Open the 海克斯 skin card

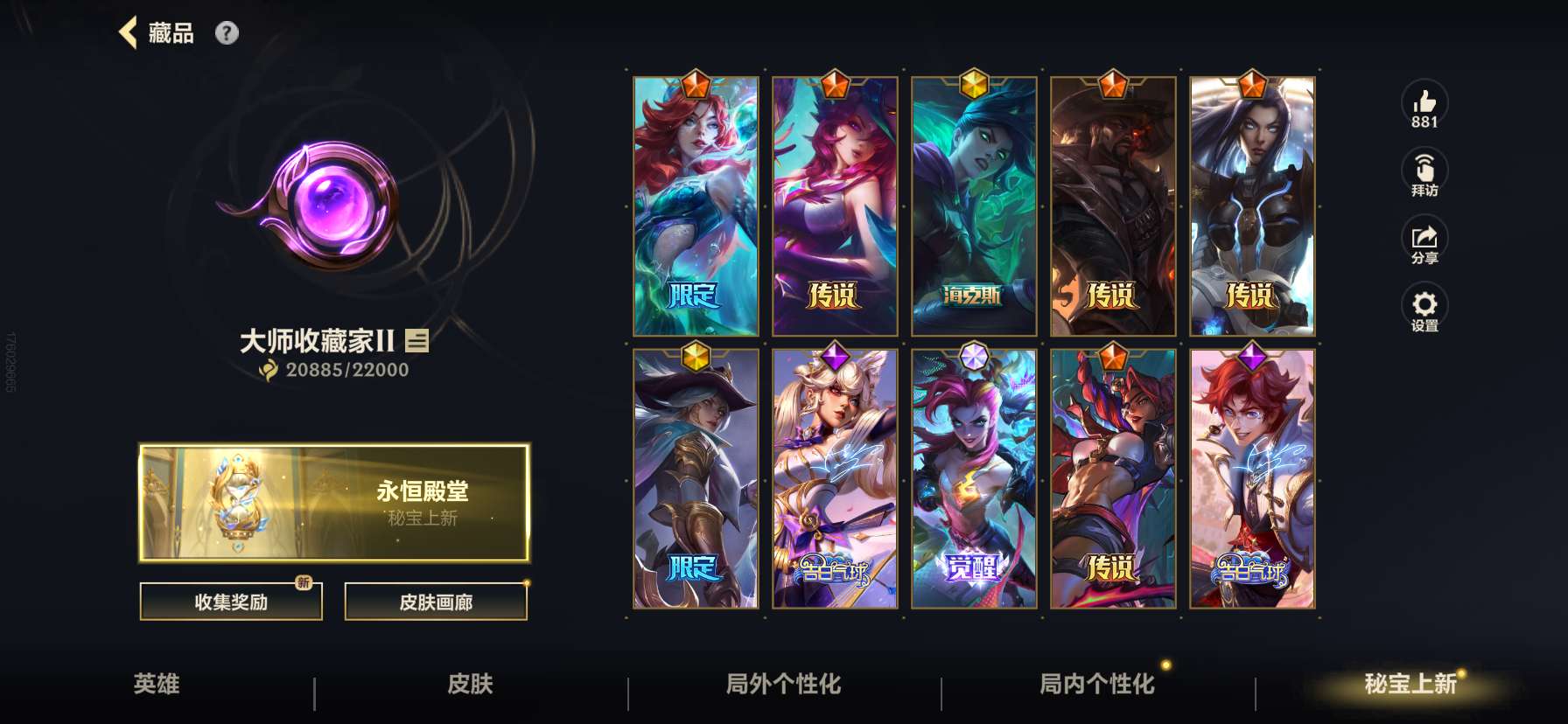(x=974, y=205)
